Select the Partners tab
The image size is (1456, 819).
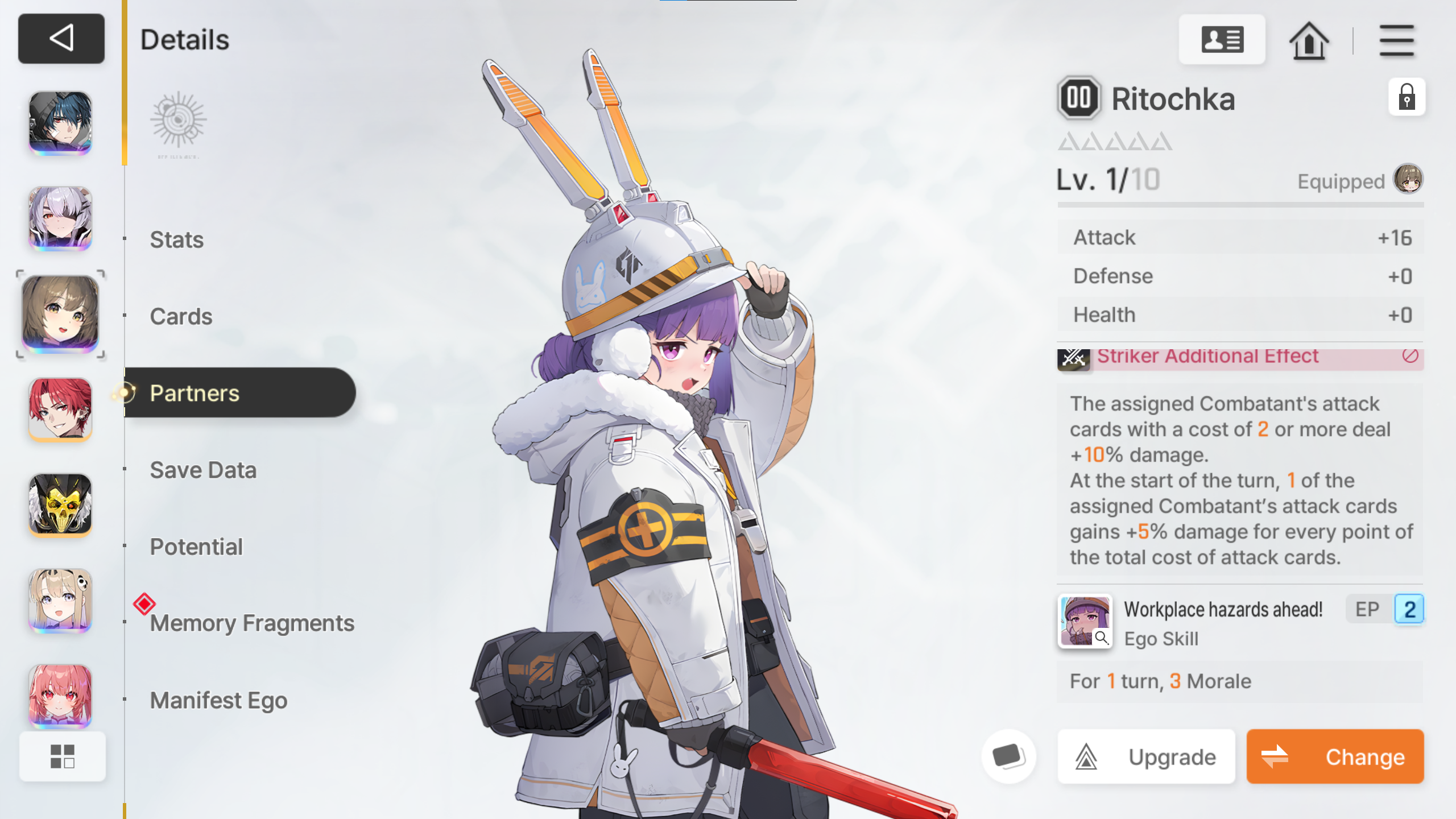click(x=195, y=393)
